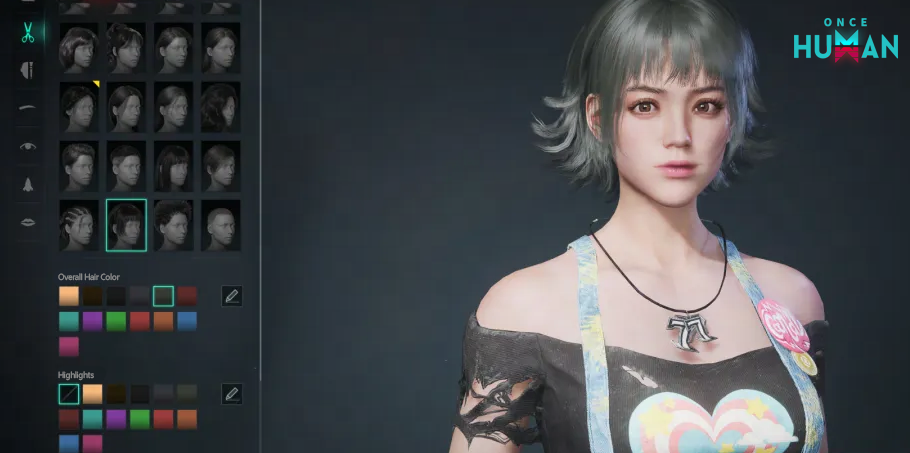Viewport: 910px width, 453px height.
Task: Select the no-highlights slashed swatch
Action: click(69, 394)
